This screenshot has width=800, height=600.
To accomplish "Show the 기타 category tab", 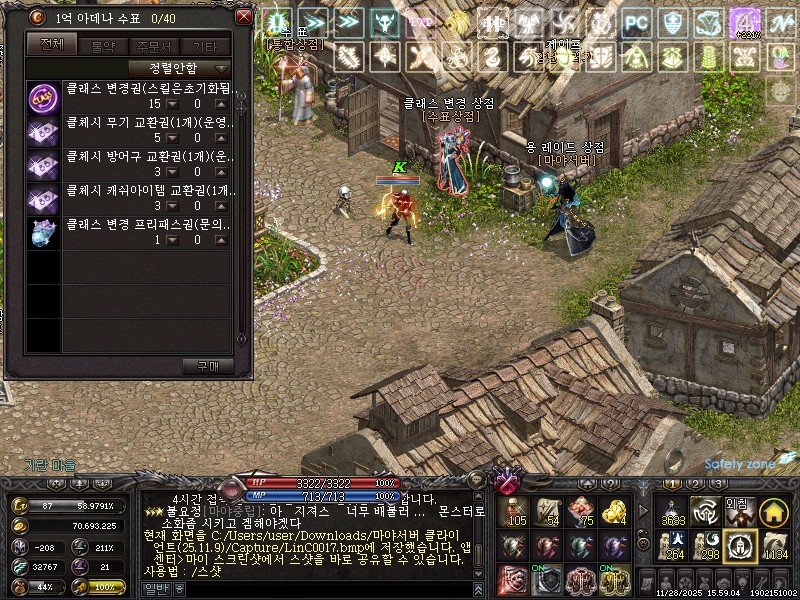I will [204, 44].
